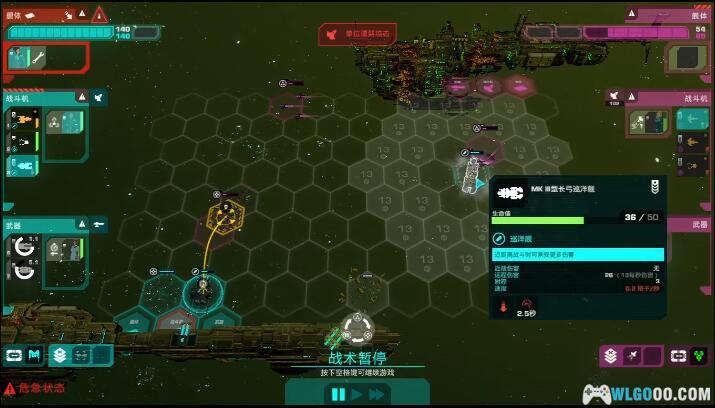
Task: Resume at normal speed with the play button
Action: tap(357, 393)
